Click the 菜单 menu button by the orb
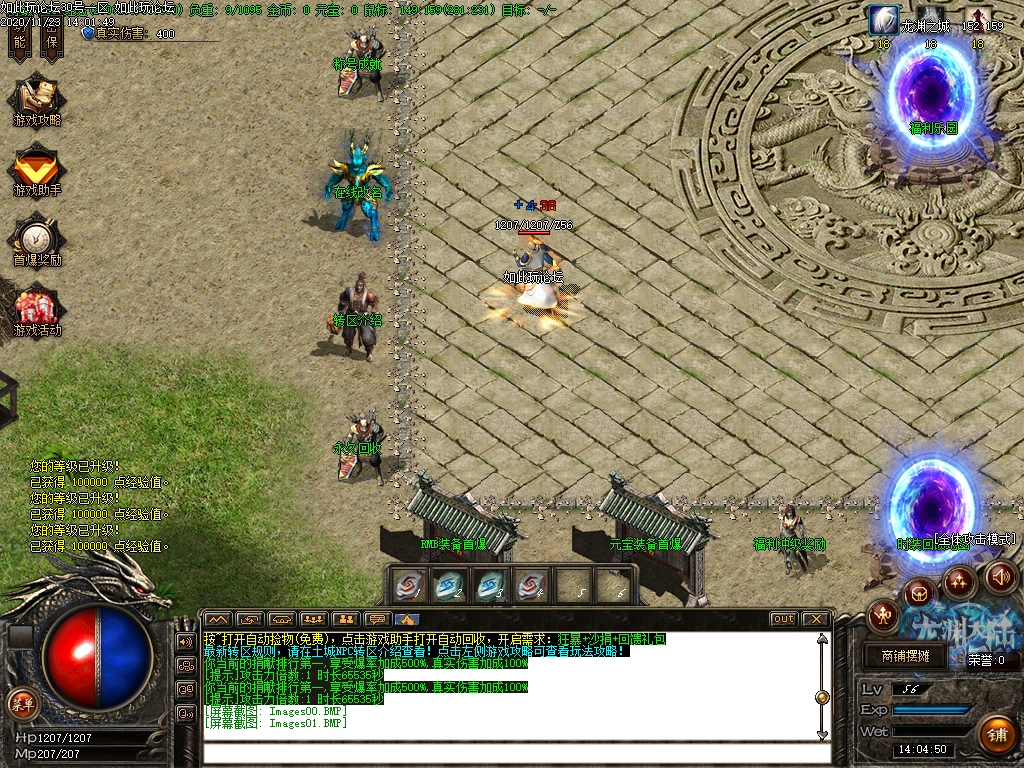 21,703
